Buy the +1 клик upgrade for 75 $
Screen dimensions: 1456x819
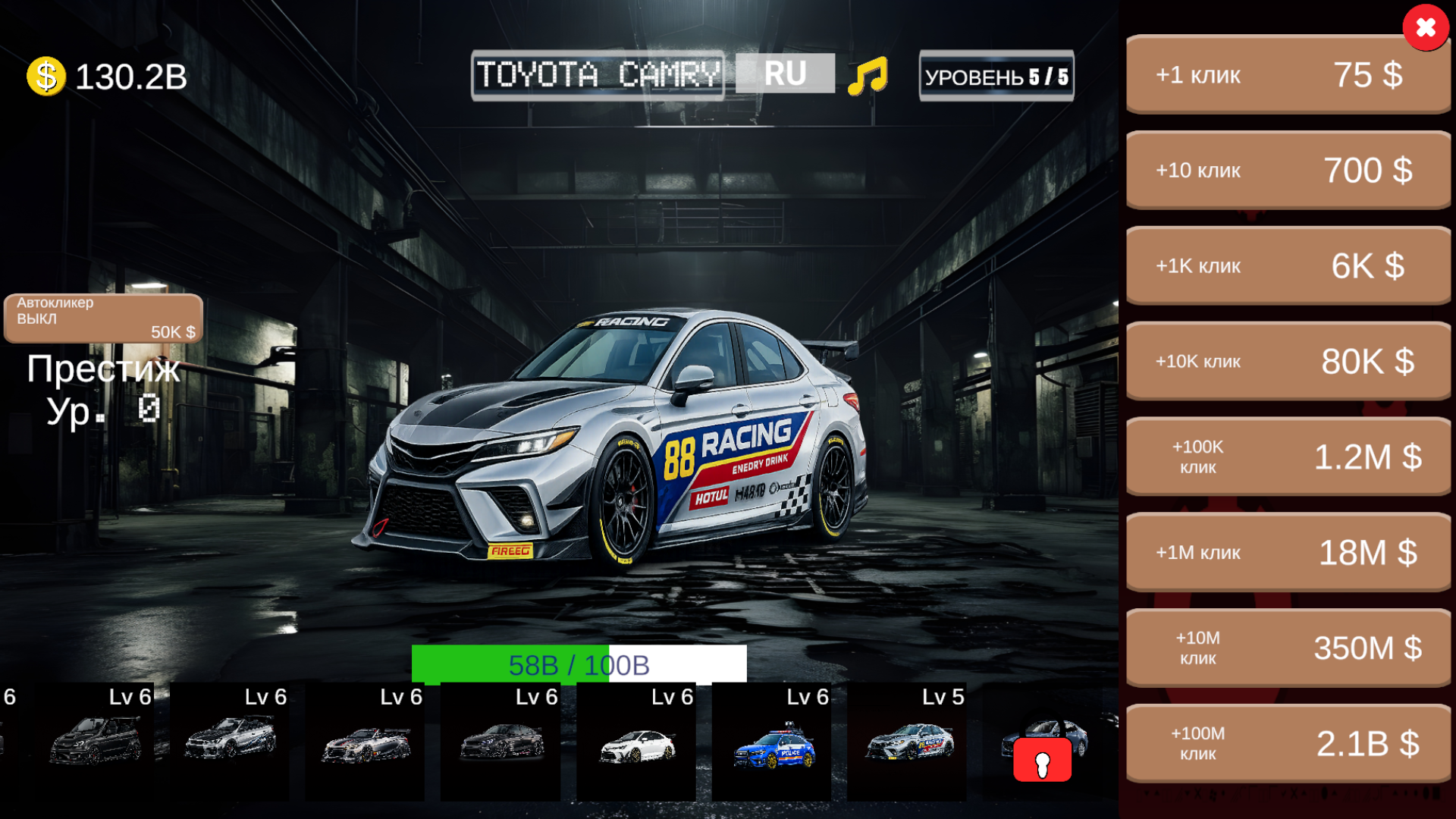pyautogui.click(x=1287, y=74)
